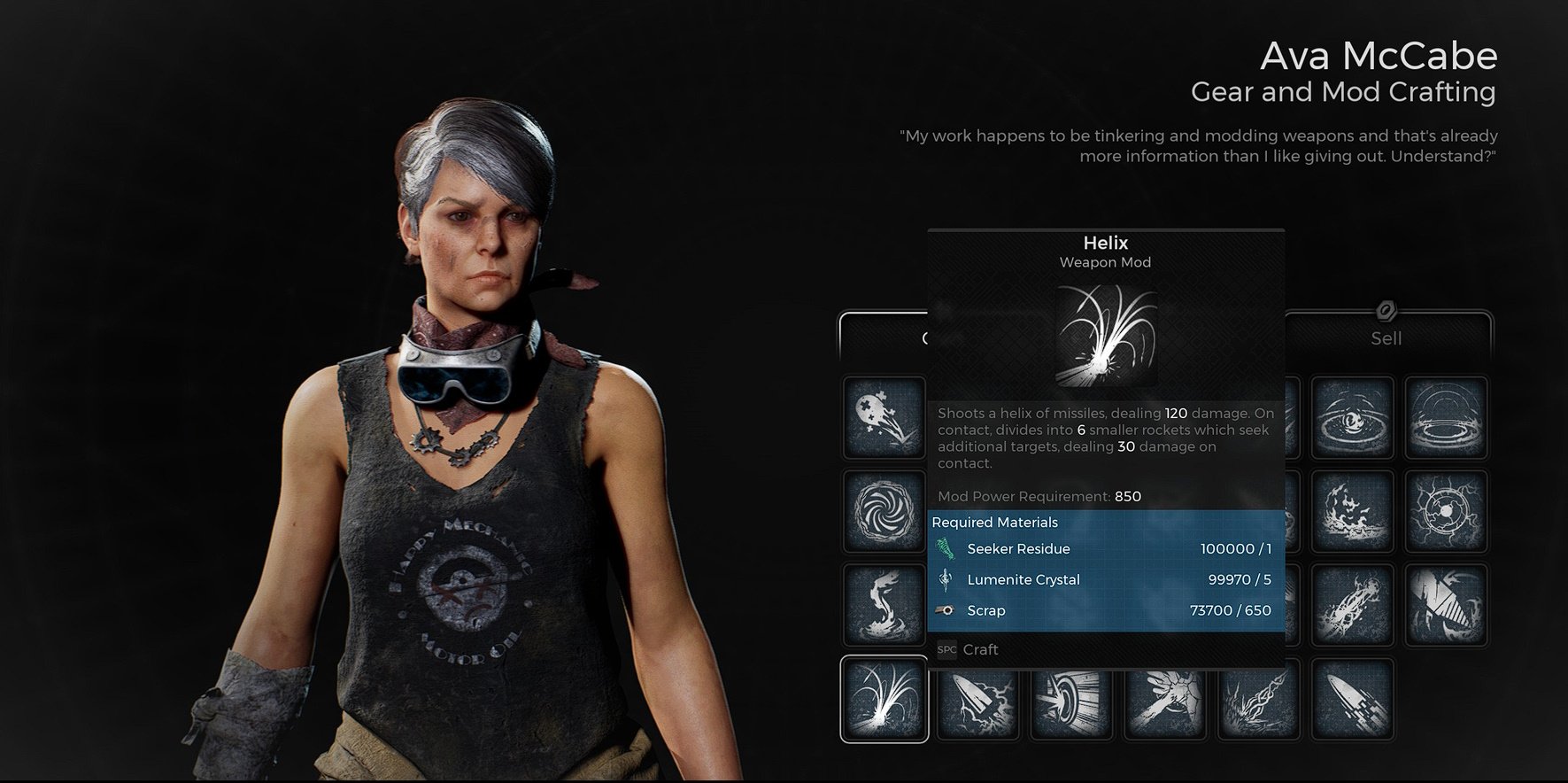This screenshot has width=1568, height=783.
Task: Click the Seeker Residue material icon
Action: pos(947,548)
